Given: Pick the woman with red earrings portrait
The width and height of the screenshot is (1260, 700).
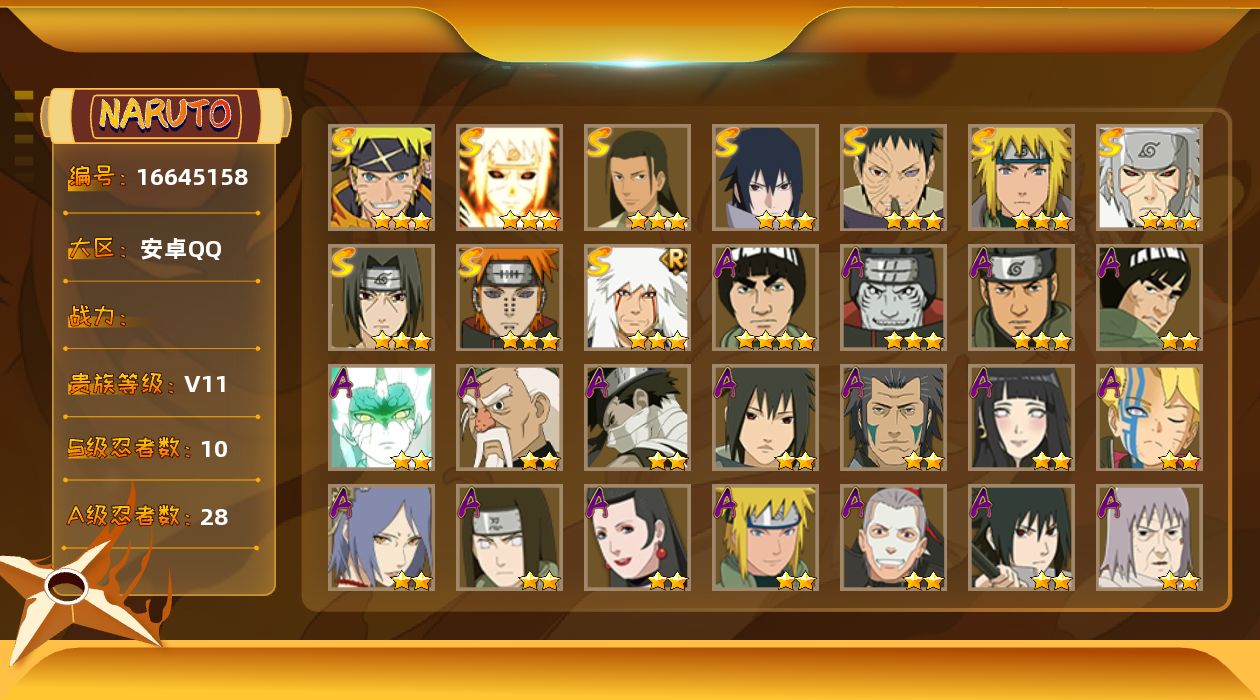Looking at the screenshot, I should 637,538.
